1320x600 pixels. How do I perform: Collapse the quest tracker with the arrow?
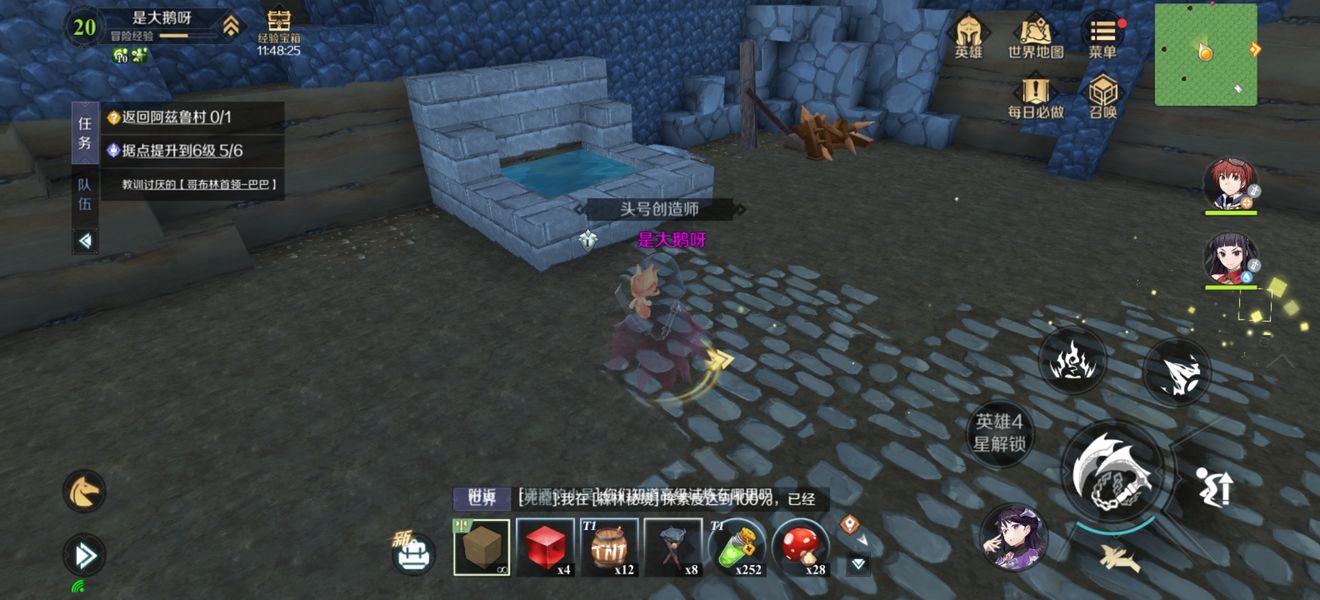(85, 240)
